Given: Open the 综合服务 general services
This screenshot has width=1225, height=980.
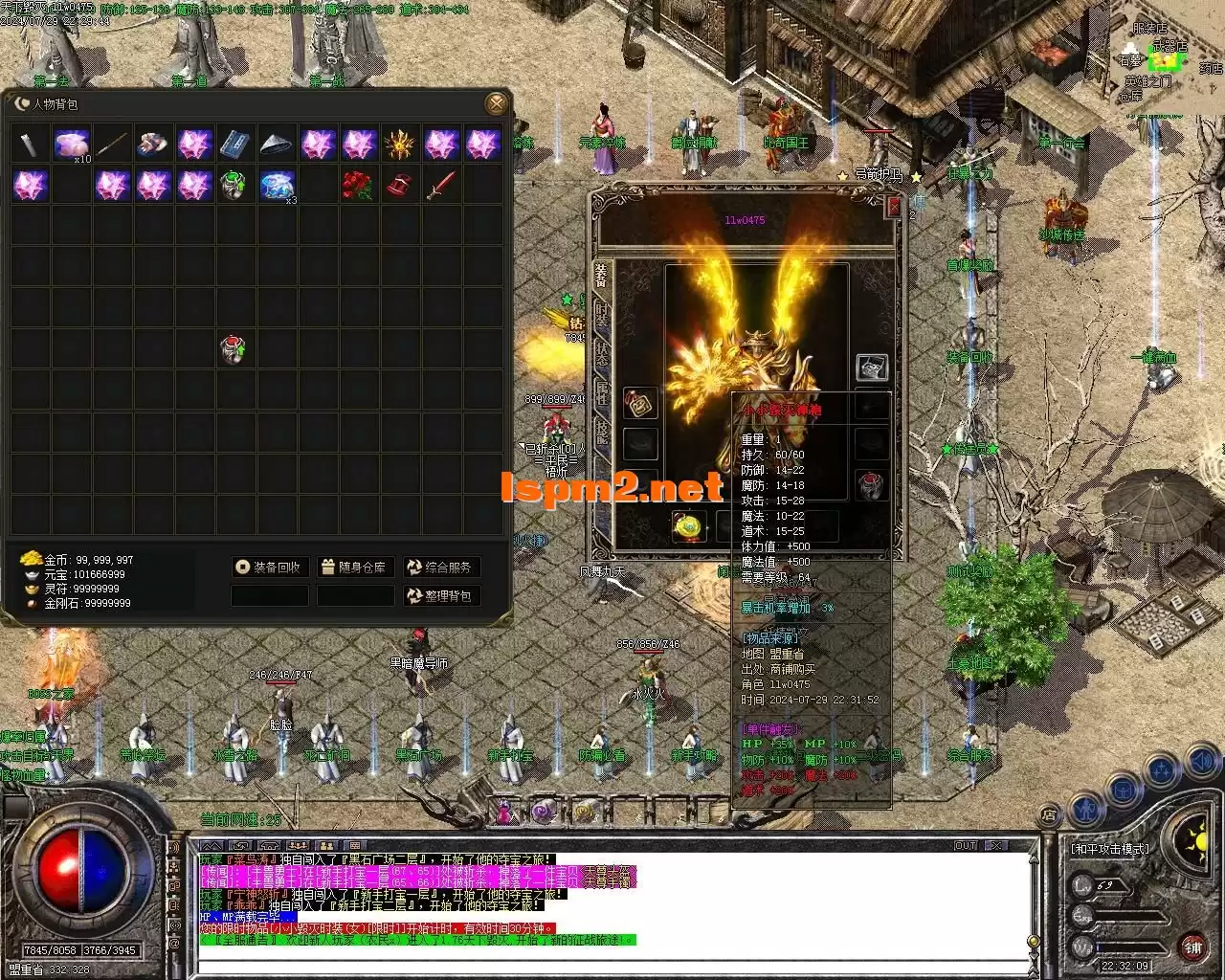Looking at the screenshot, I should 440,568.
